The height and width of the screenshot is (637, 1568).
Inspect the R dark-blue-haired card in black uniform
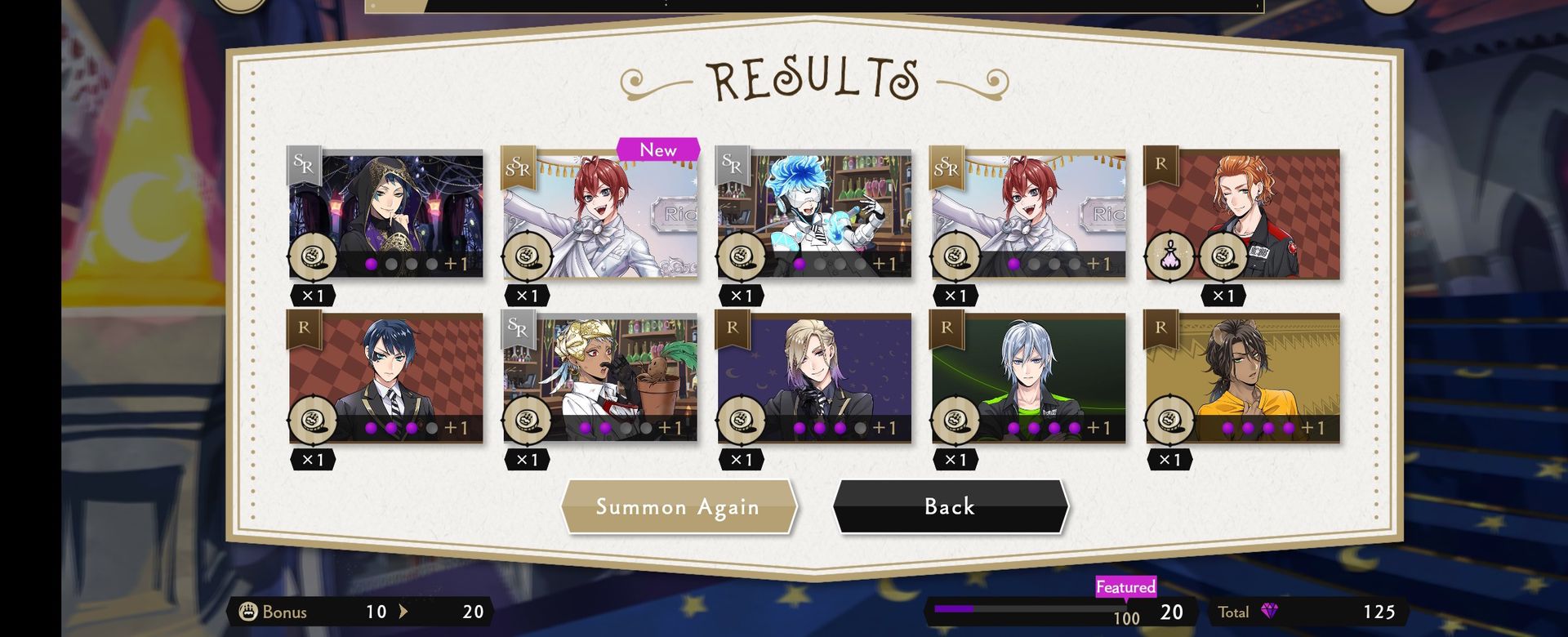[385, 378]
